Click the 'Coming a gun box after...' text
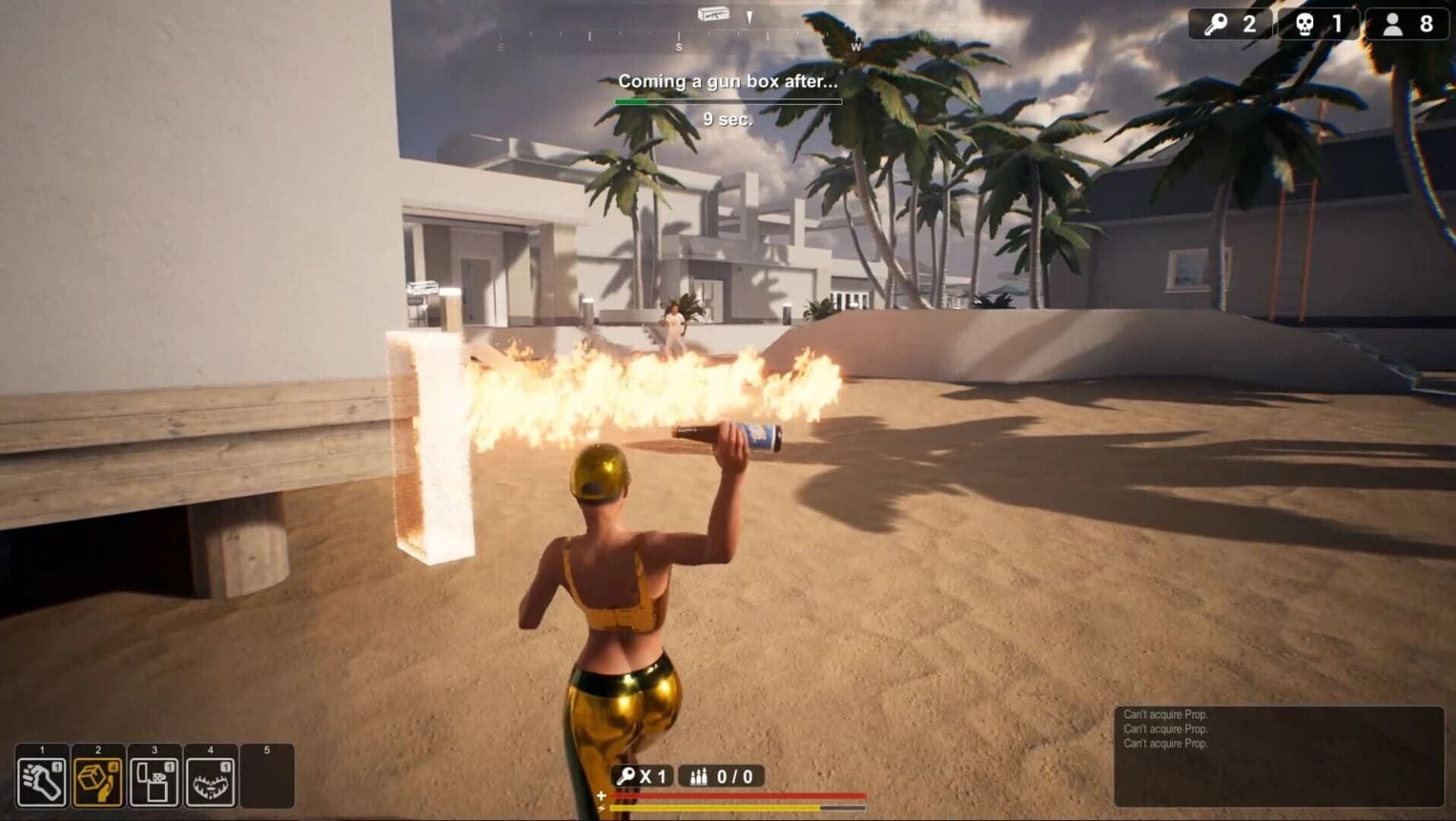Screen dimensions: 1456x821 (728, 80)
